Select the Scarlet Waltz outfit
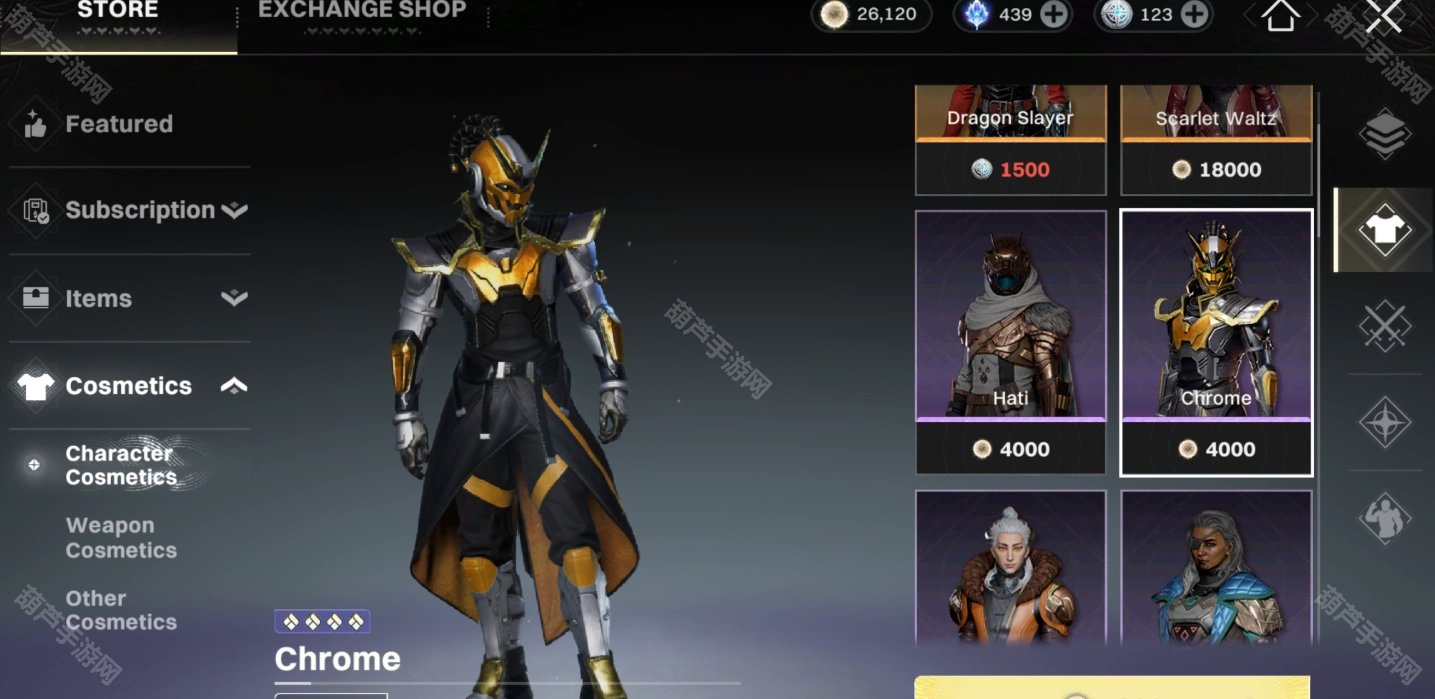 1216,140
